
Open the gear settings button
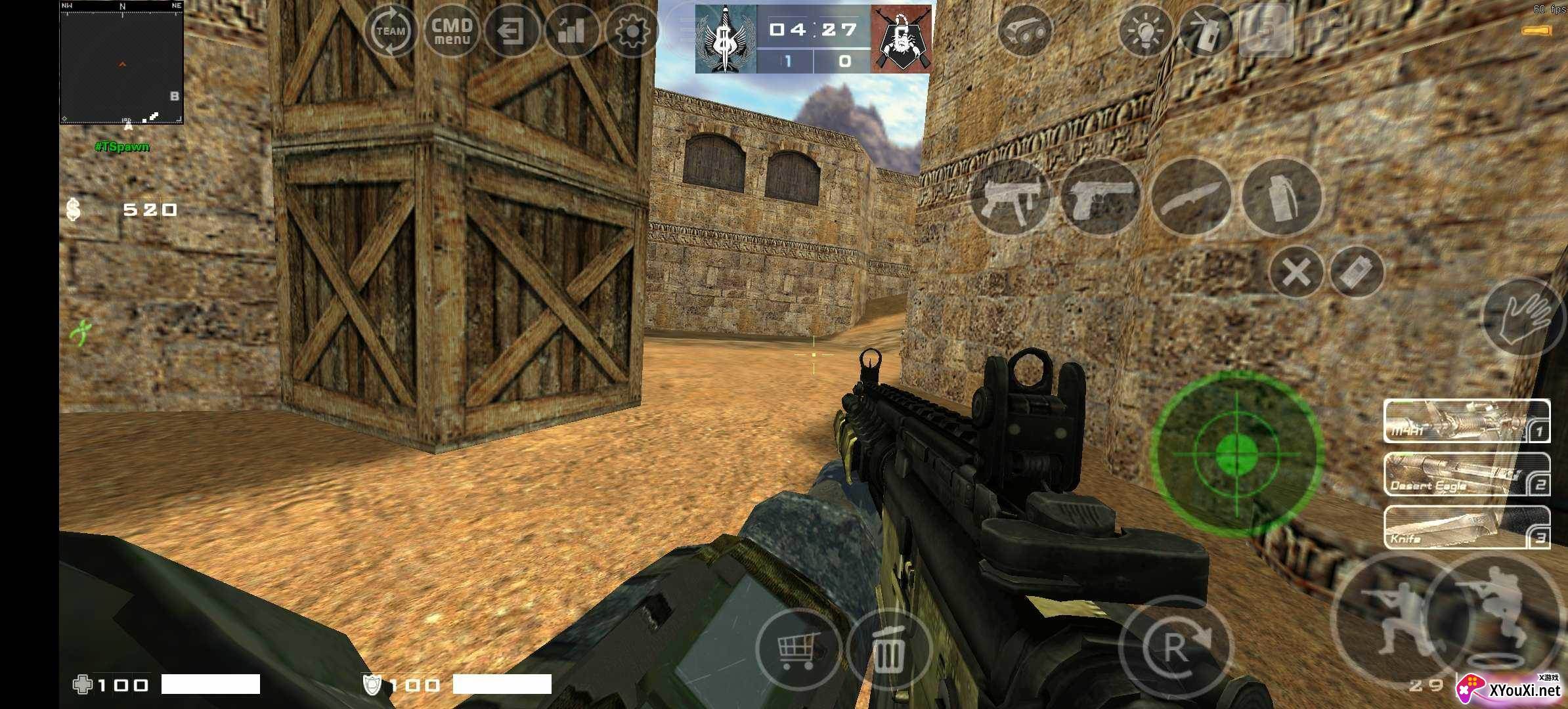632,31
